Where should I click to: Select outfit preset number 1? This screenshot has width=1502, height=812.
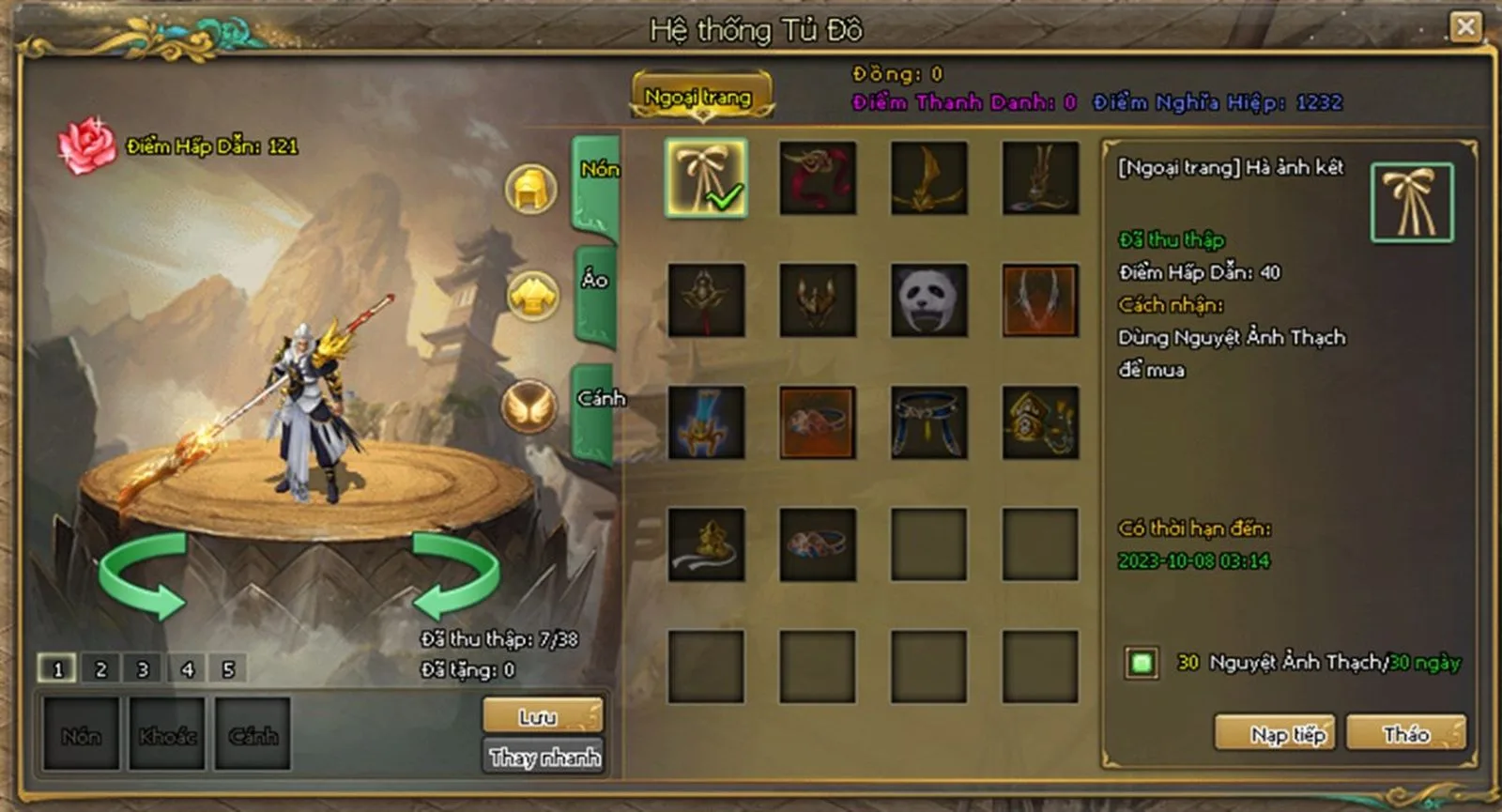pos(57,669)
